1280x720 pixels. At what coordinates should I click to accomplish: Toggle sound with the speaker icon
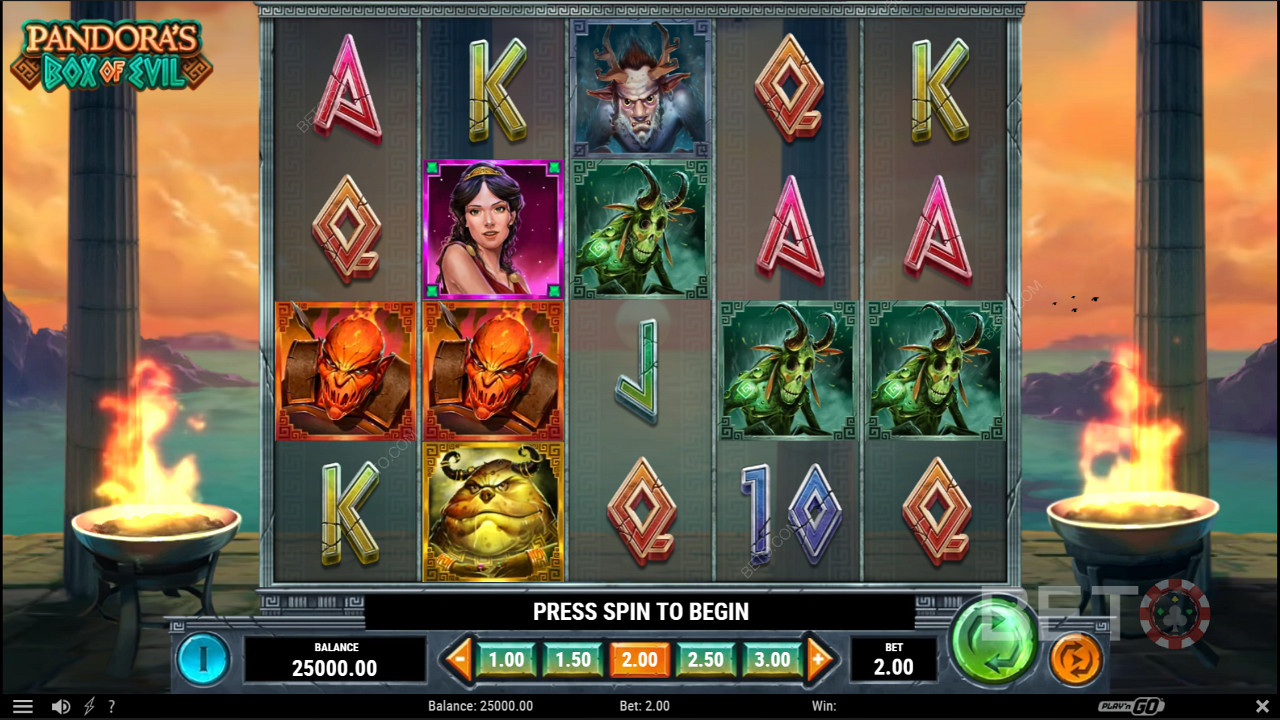[61, 707]
